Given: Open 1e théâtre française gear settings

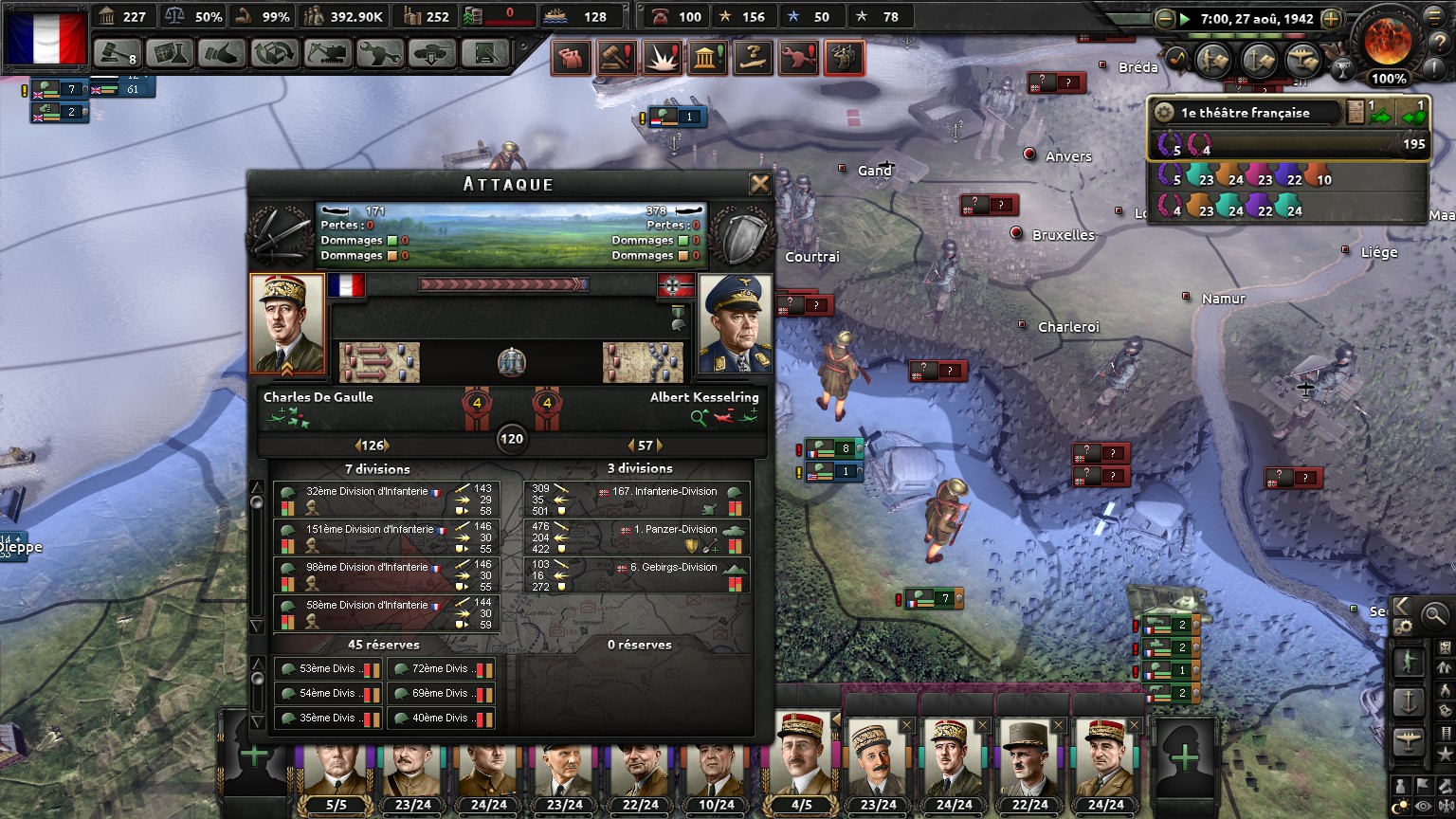Looking at the screenshot, I should (x=1163, y=113).
